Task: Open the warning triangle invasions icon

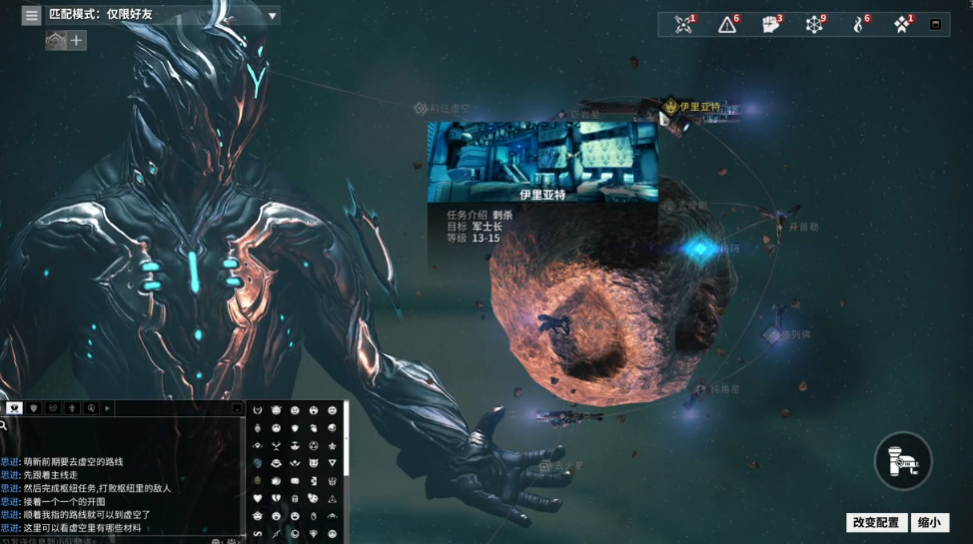Action: tap(727, 24)
